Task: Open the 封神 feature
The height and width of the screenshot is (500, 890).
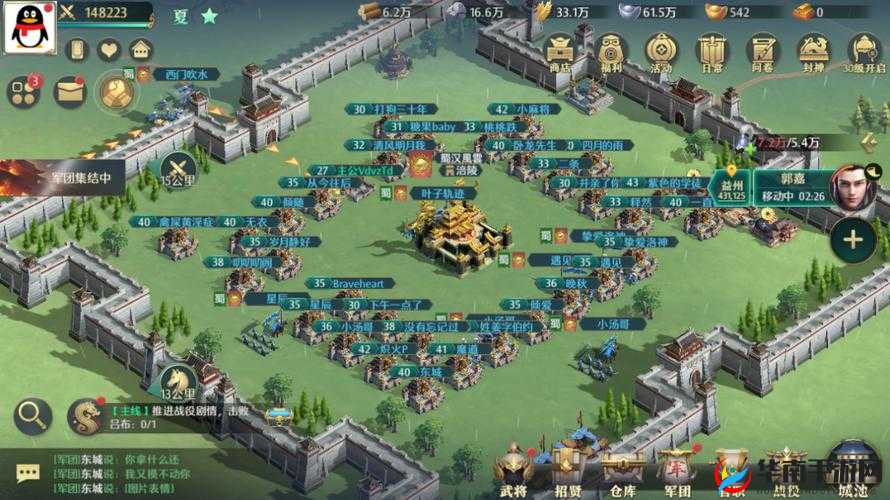Action: 815,50
